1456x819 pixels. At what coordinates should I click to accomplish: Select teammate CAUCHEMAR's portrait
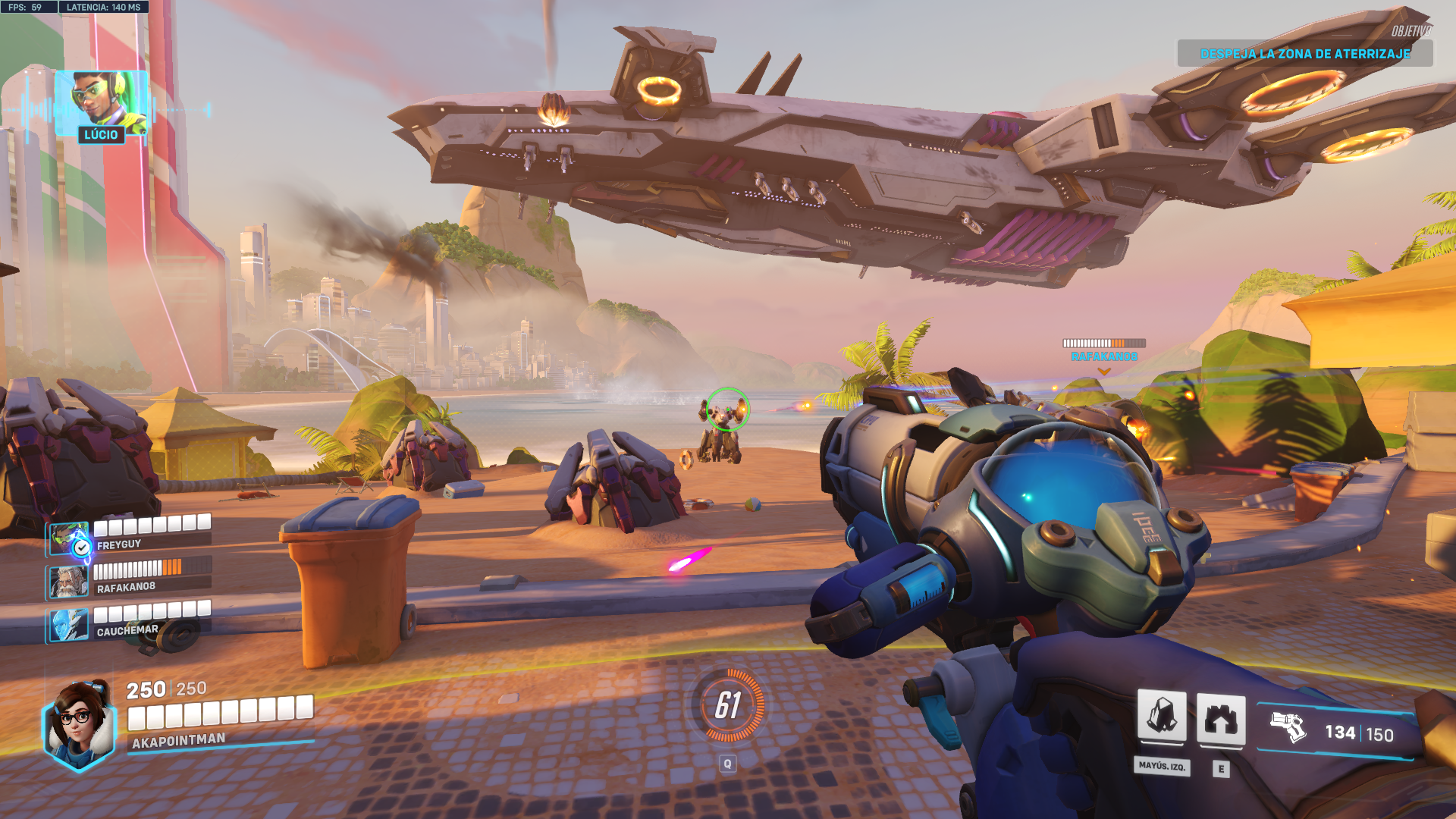pyautogui.click(x=69, y=625)
